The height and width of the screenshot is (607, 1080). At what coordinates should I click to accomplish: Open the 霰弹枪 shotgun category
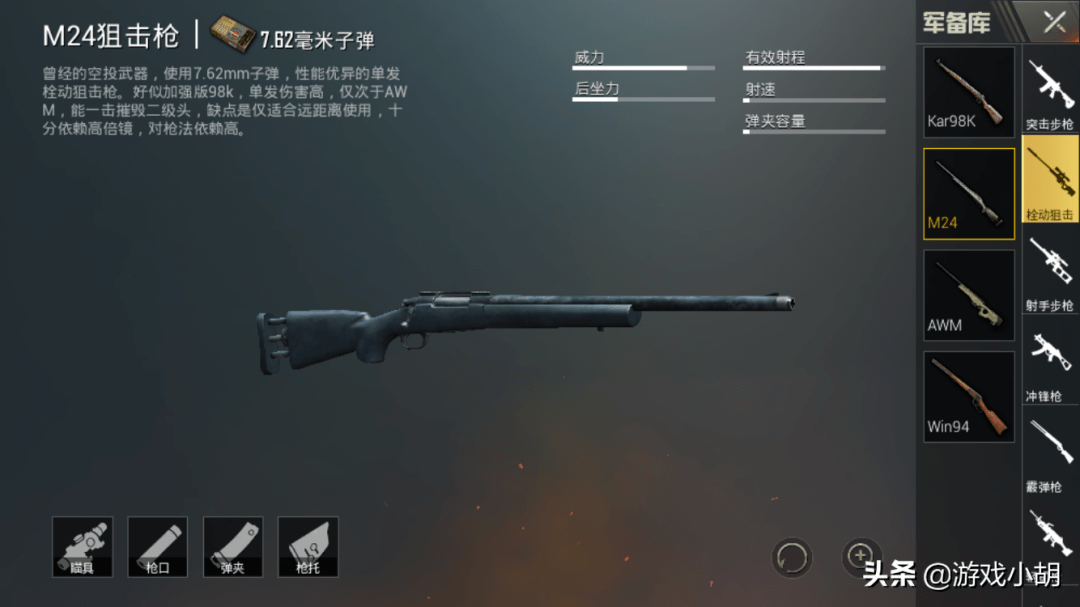[x=1049, y=454]
